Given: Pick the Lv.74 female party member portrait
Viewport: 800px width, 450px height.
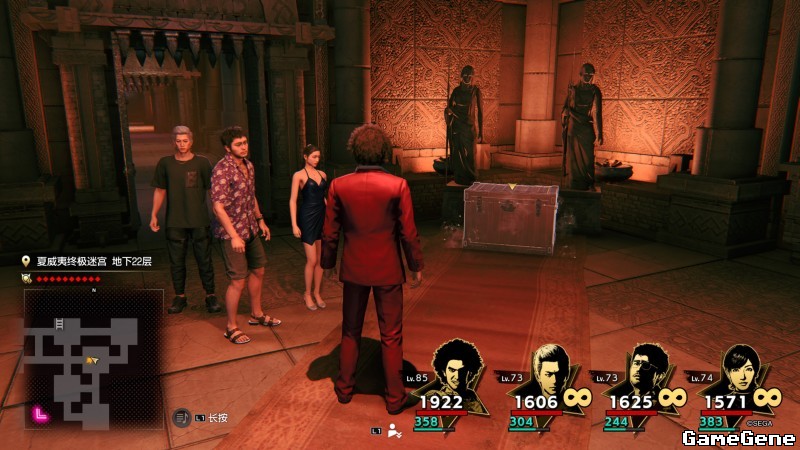Looking at the screenshot, I should click(x=740, y=370).
